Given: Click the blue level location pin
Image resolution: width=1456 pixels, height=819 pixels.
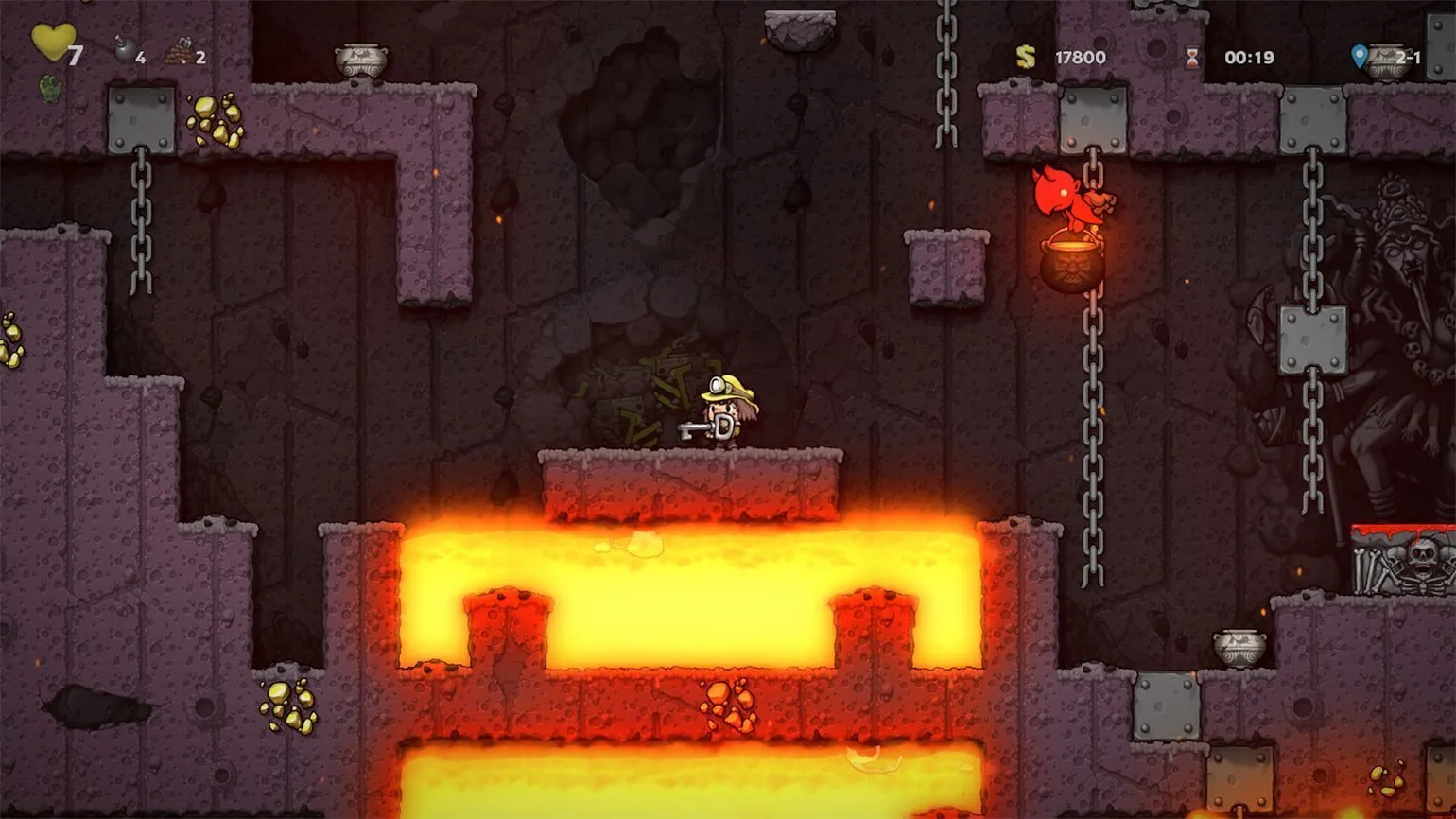Looking at the screenshot, I should pos(1360,57).
